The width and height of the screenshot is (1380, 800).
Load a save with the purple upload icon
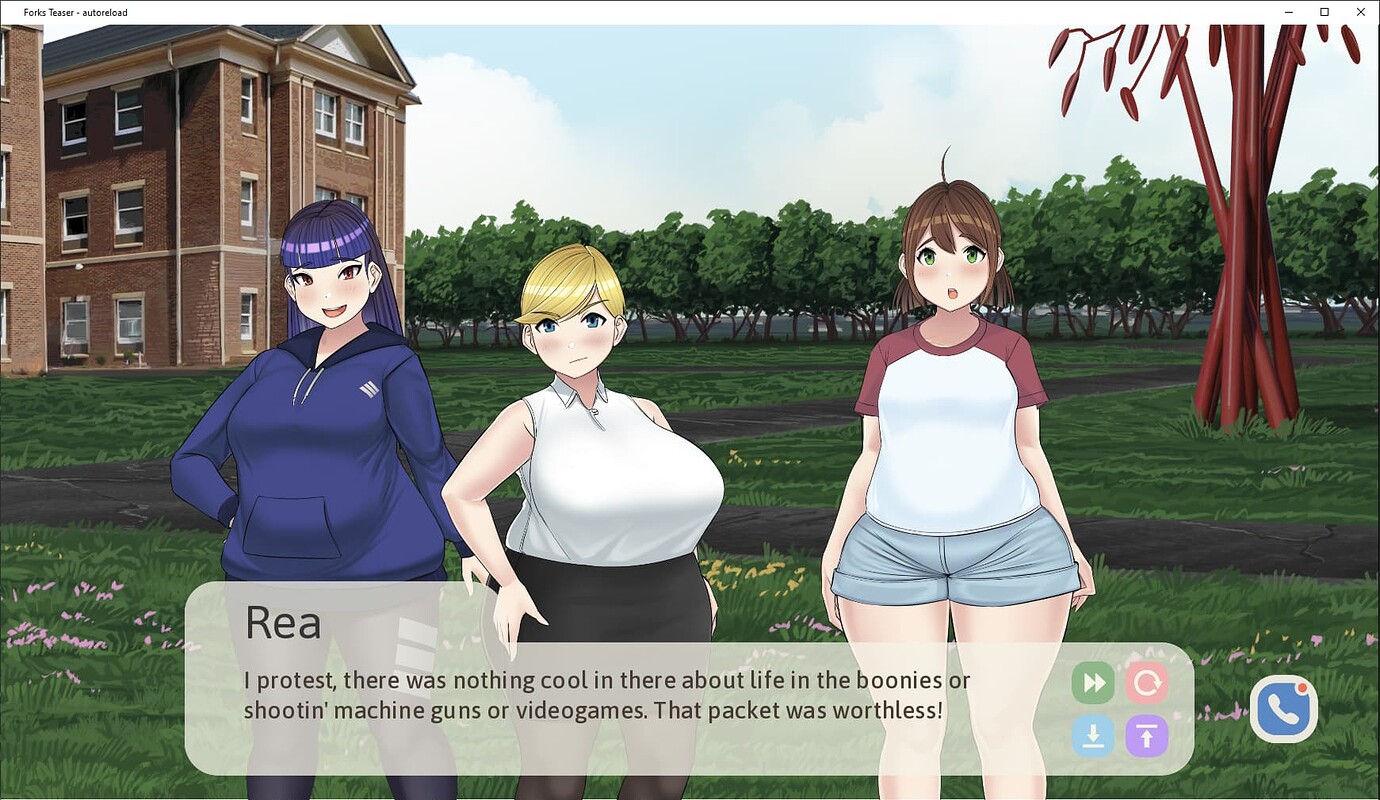coord(1147,736)
